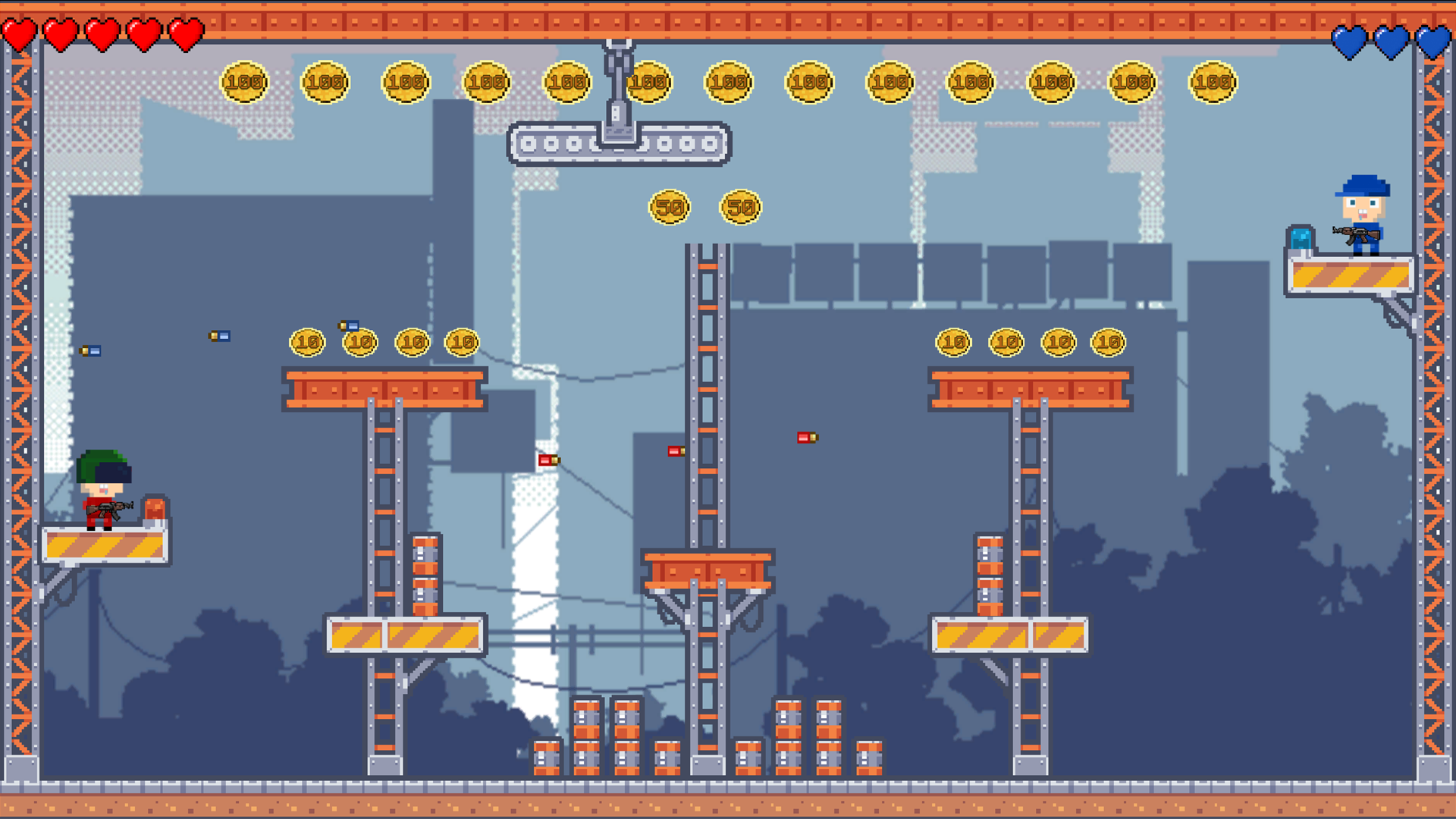1456x819 pixels.
Task: Click the rightmost 10 coin on the right
Action: pyautogui.click(x=1107, y=342)
